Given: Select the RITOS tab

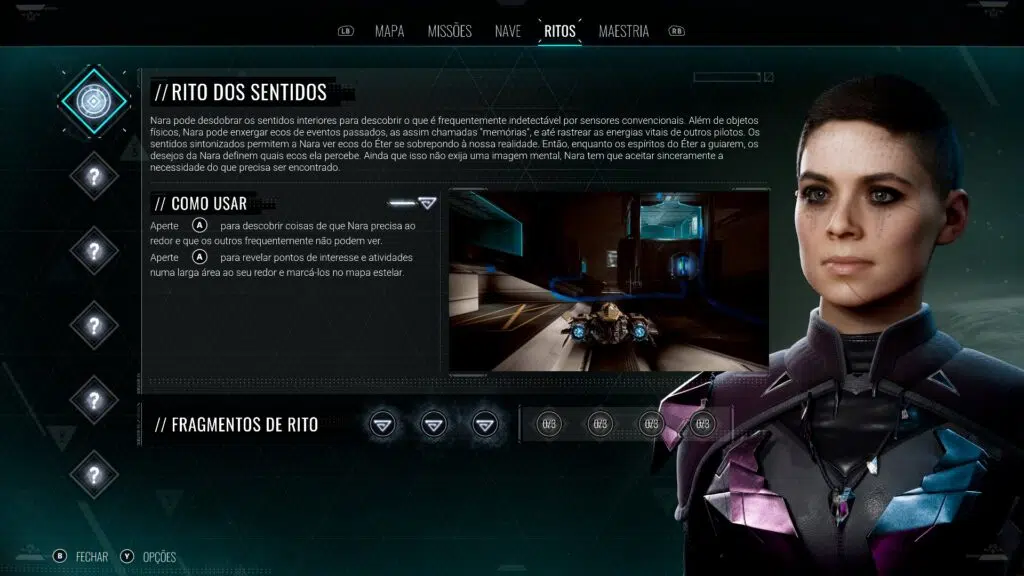Looking at the screenshot, I should pos(559,31).
